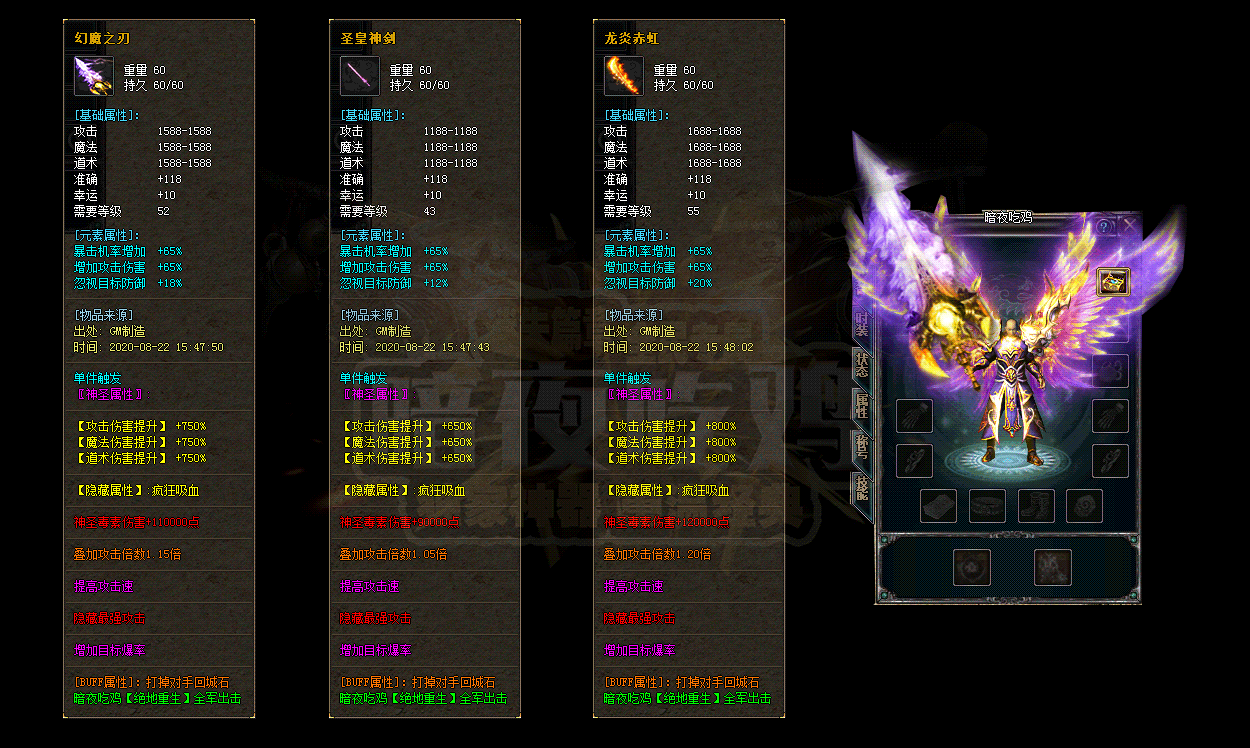Close the 暗夜吃鸡 character panel
This screenshot has width=1250, height=748.
(x=1129, y=226)
